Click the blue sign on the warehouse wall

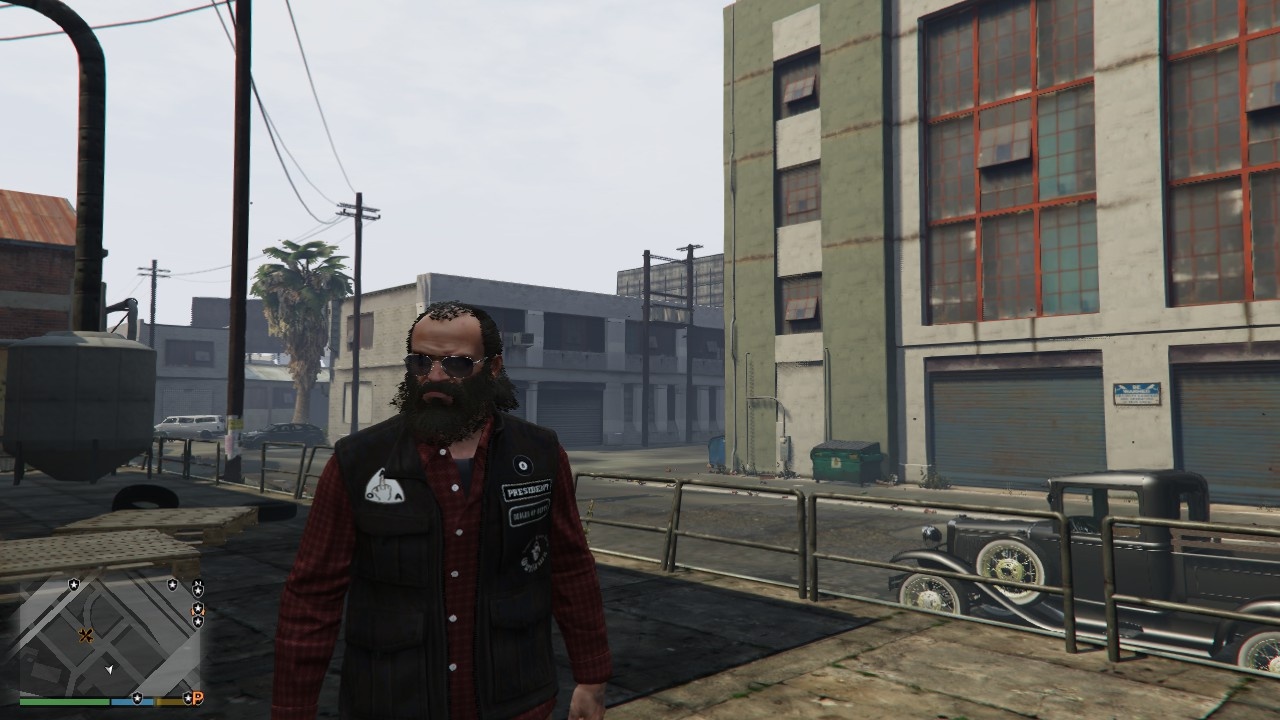point(1137,392)
